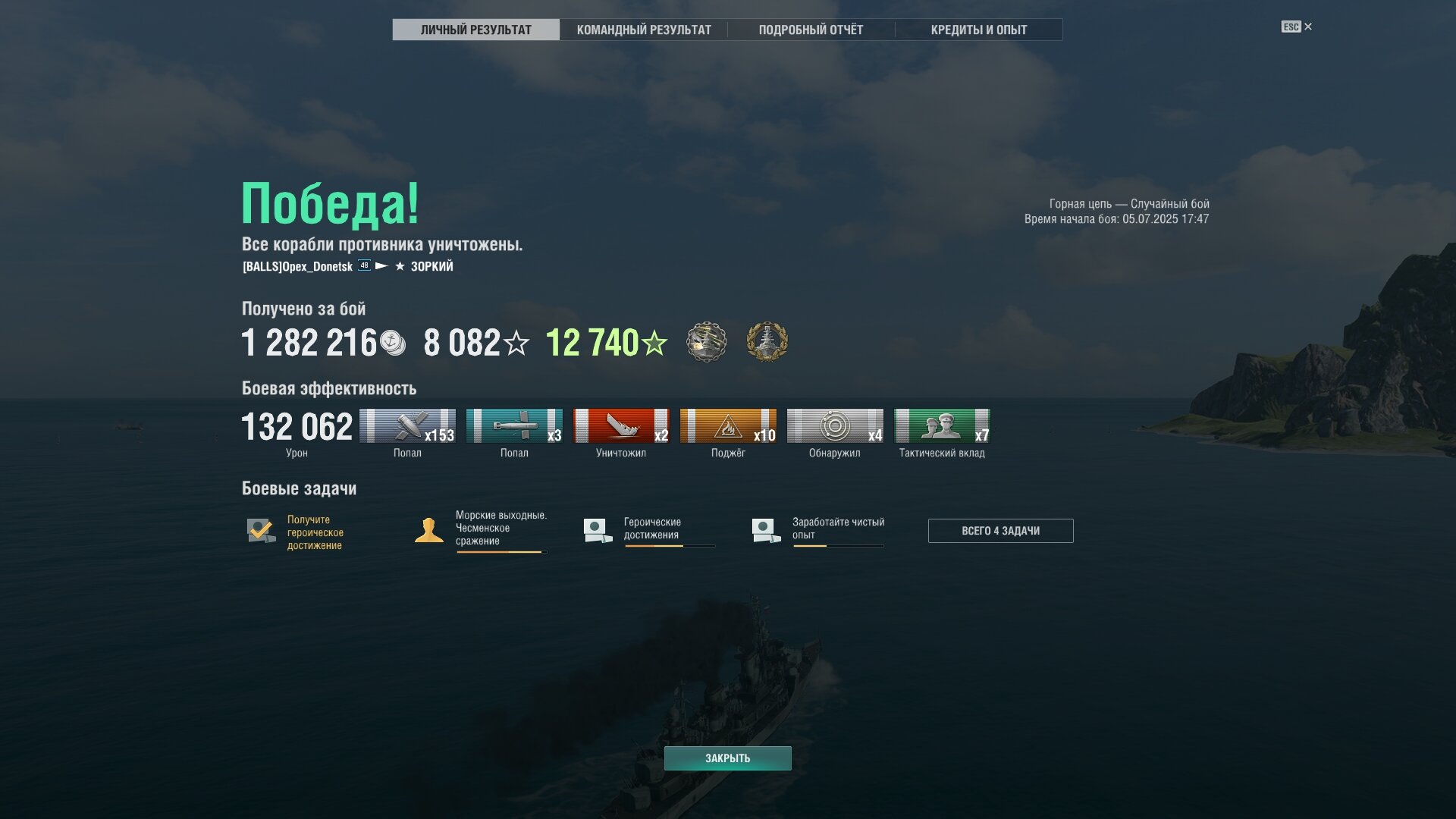Choose the Героические достижения combat mission
Viewport: 1456px width, 819px height.
tap(650, 529)
